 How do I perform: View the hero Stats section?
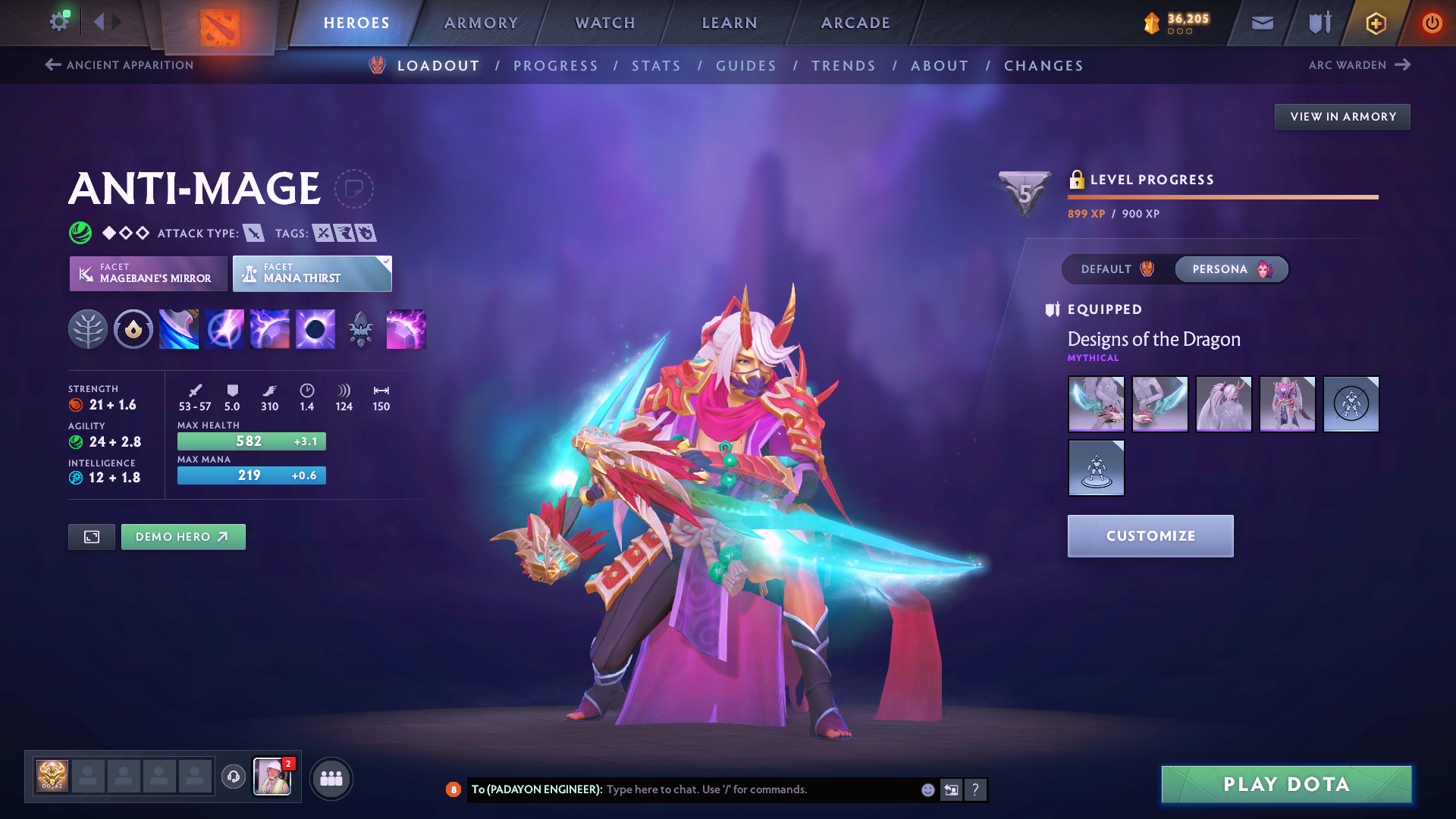[656, 66]
